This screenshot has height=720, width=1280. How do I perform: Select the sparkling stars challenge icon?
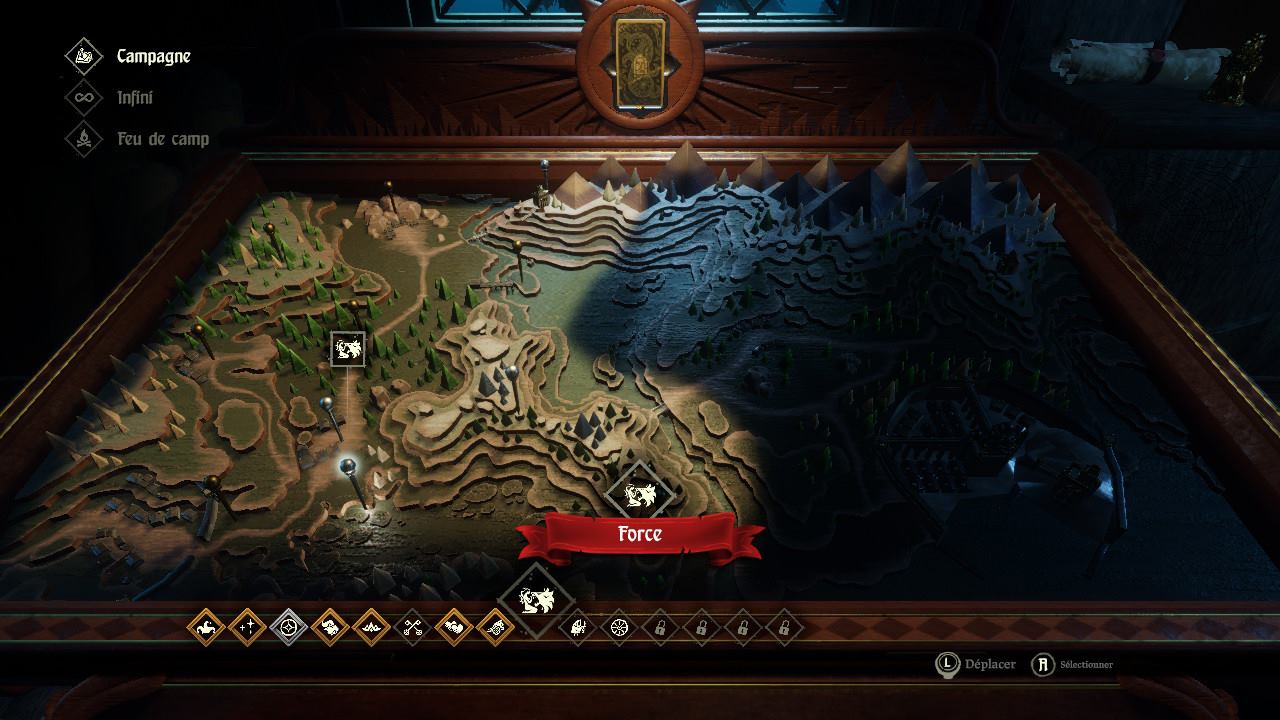click(x=247, y=628)
